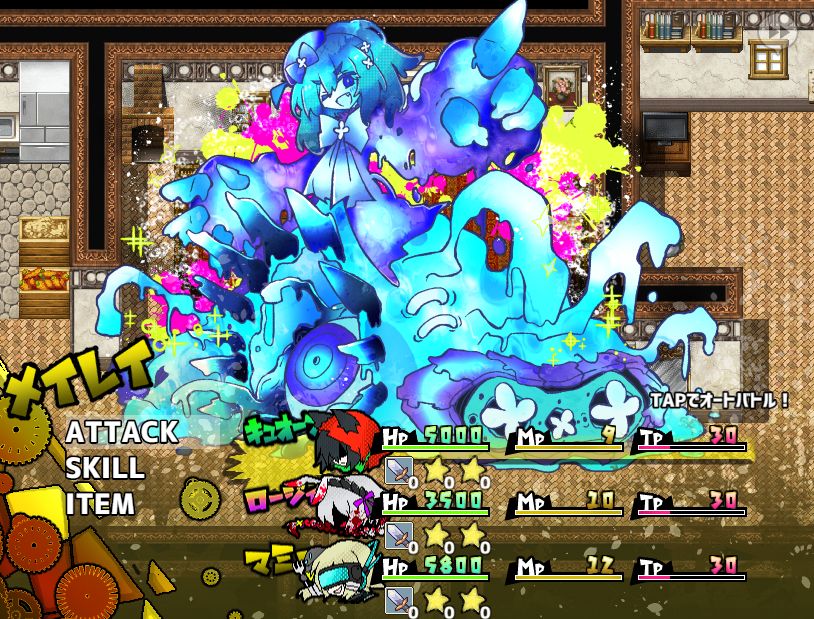The height and width of the screenshot is (619, 814).
Task: Open the SKILL command list
Action: click(105, 468)
